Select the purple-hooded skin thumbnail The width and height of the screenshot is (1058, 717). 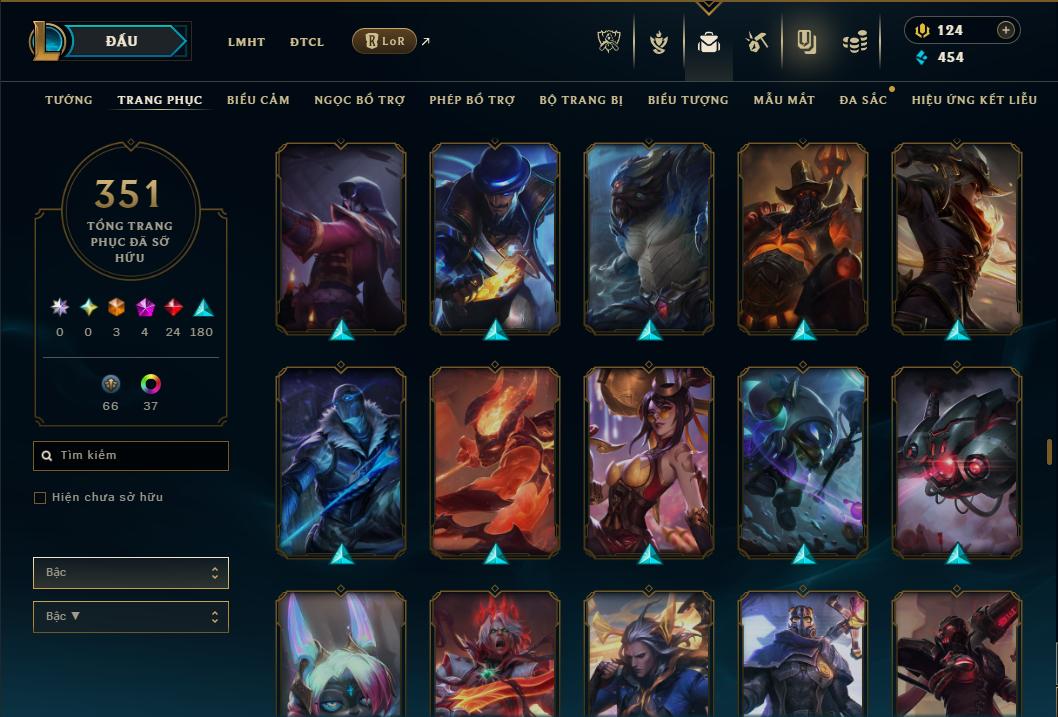click(x=341, y=238)
